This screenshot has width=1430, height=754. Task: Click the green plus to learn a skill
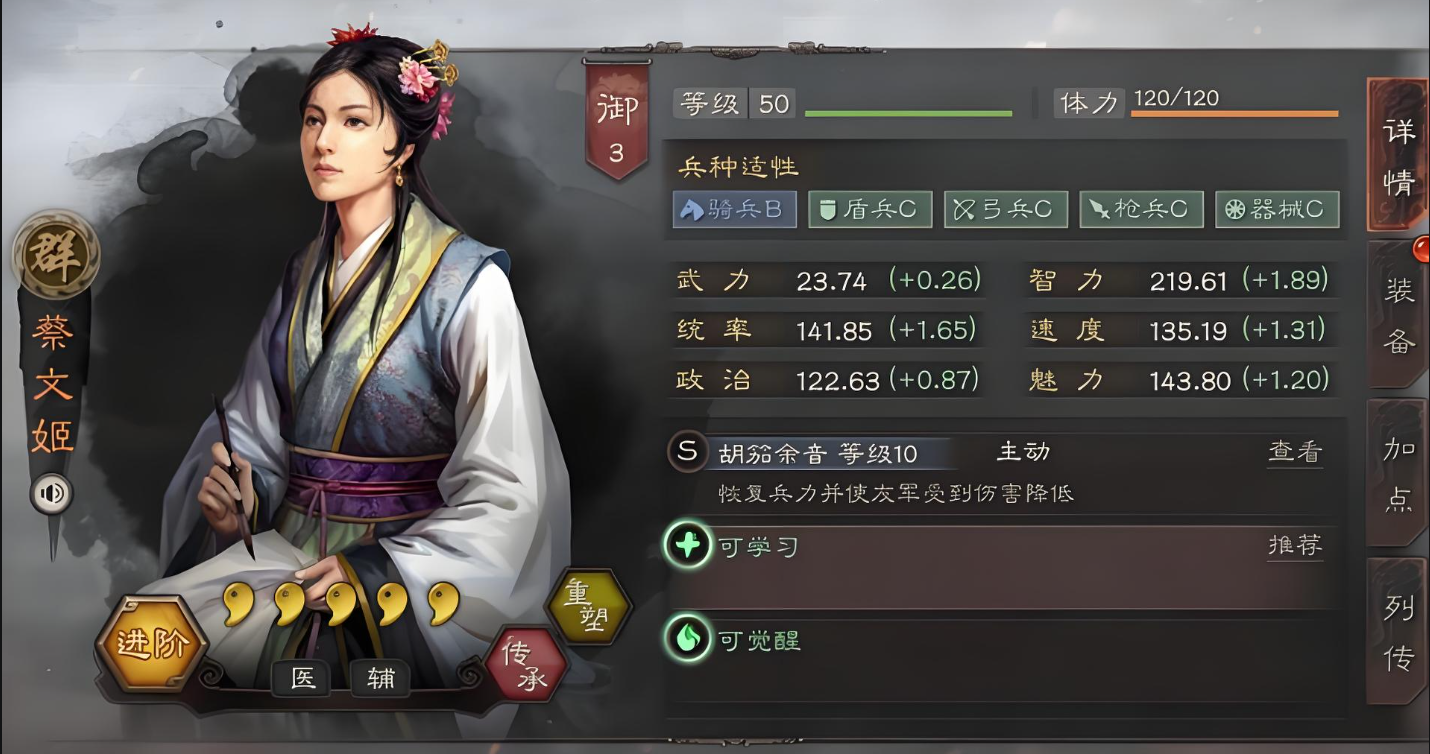click(686, 546)
